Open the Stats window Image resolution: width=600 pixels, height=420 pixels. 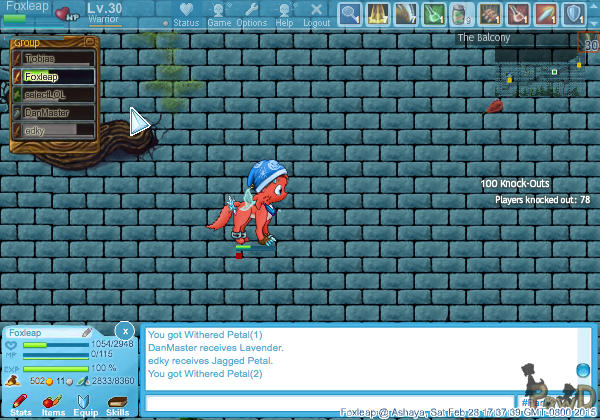[20, 404]
